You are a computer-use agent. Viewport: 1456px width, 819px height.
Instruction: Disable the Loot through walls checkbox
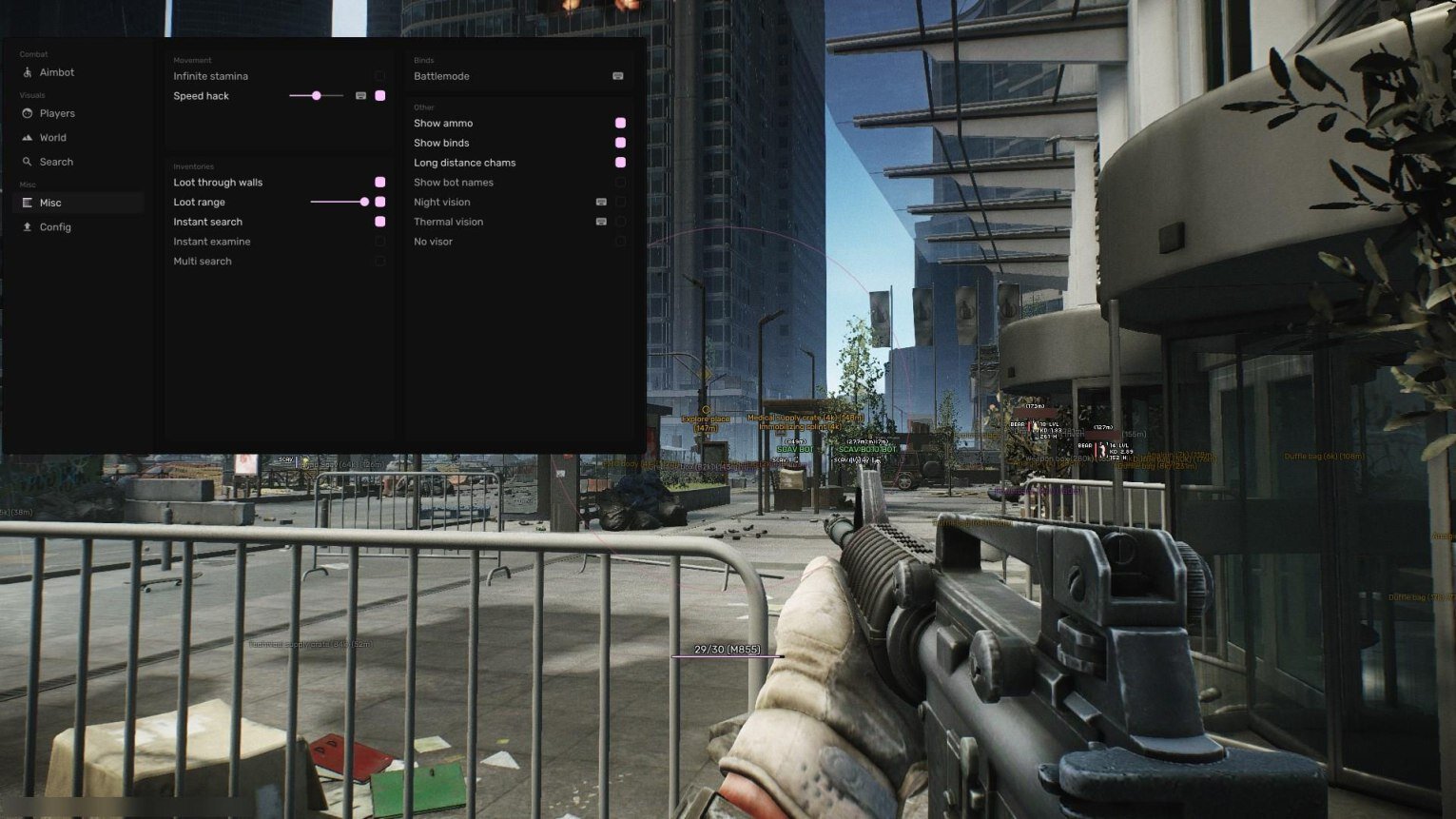pos(379,183)
